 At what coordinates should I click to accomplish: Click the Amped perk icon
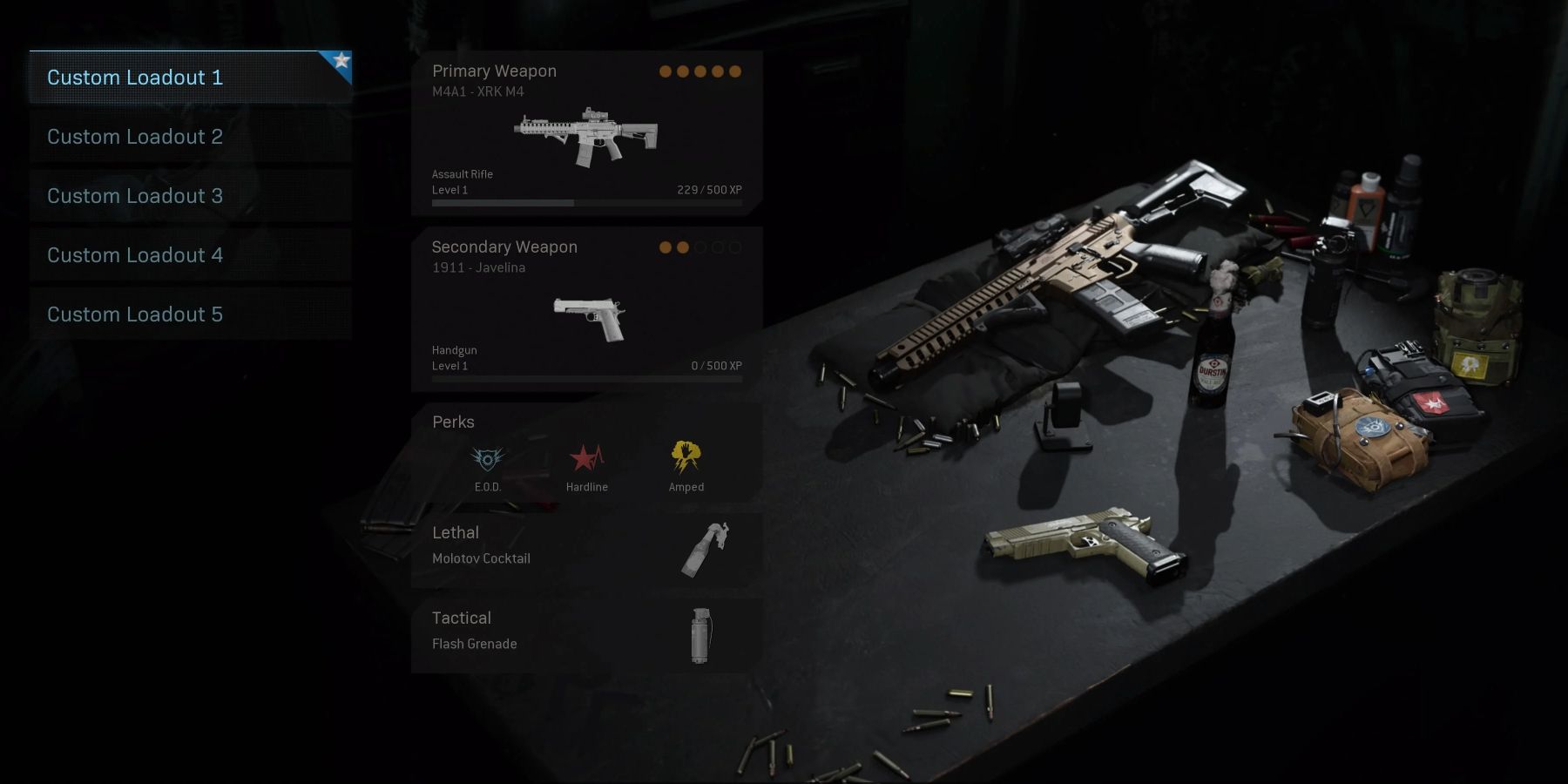tap(686, 456)
